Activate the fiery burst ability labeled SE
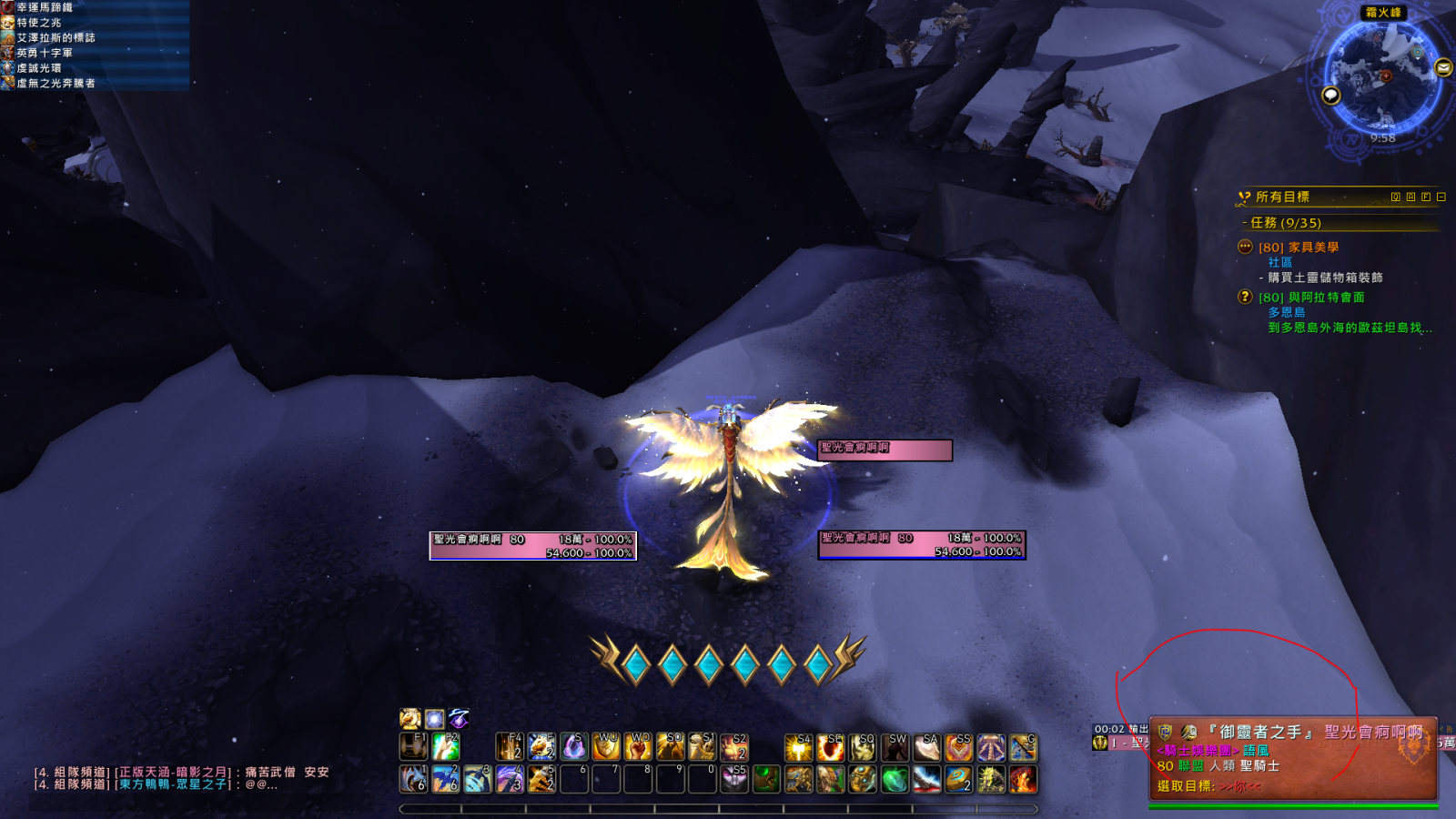1456x819 pixels. [x=830, y=747]
